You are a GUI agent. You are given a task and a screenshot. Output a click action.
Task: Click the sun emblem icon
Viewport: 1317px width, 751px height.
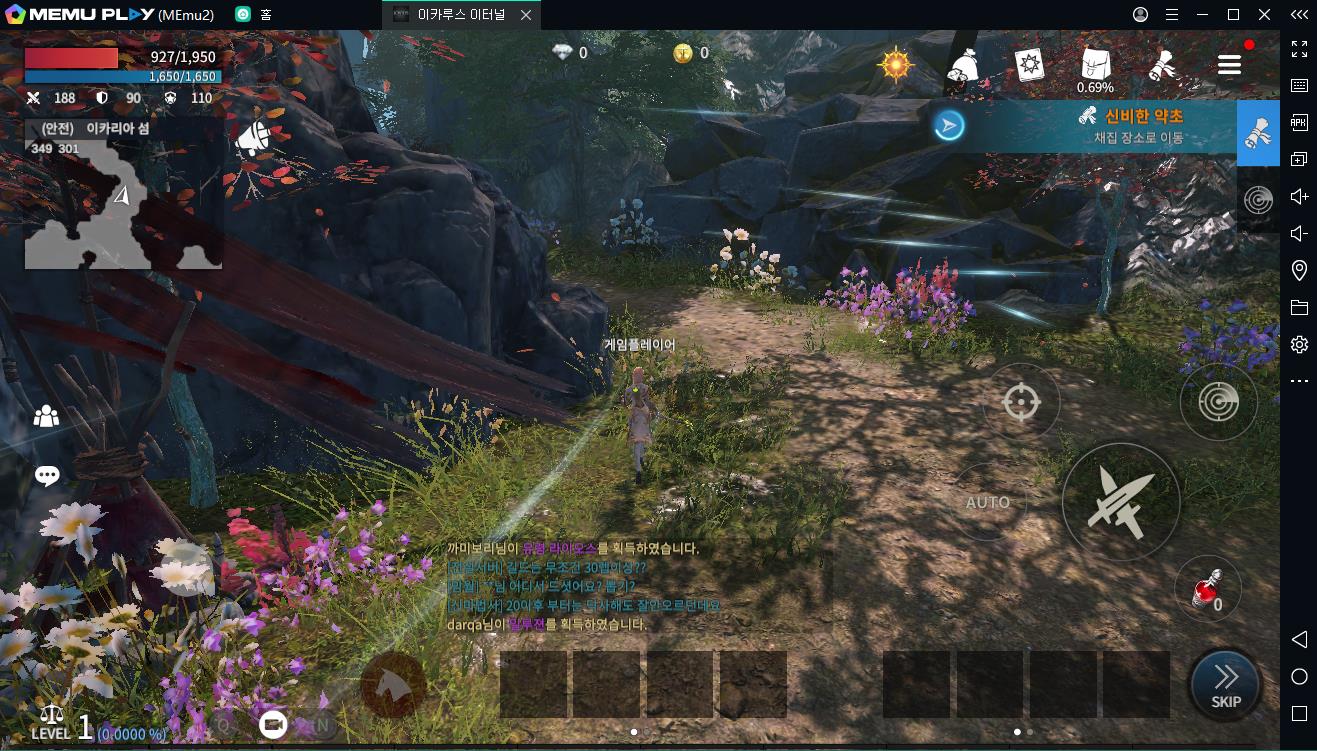coord(895,65)
